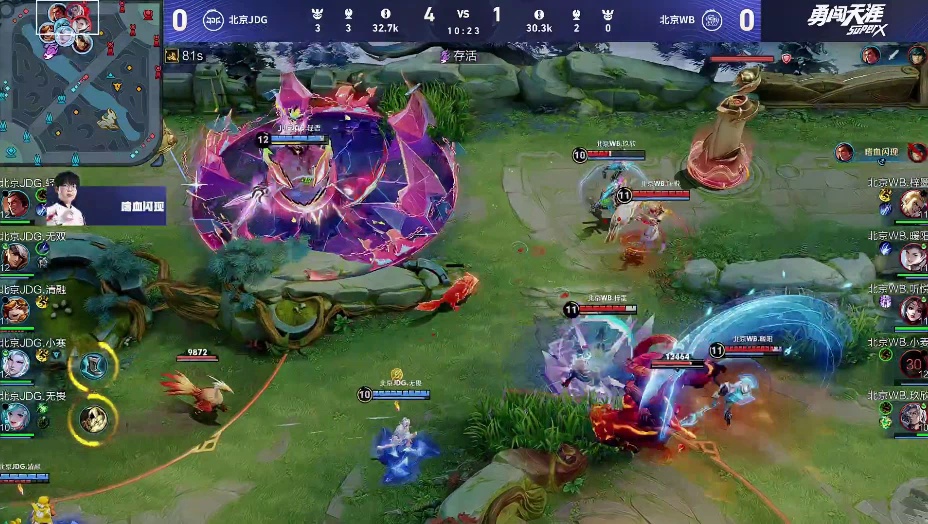Select the WB 玖欣 player portrait

coord(912,416)
